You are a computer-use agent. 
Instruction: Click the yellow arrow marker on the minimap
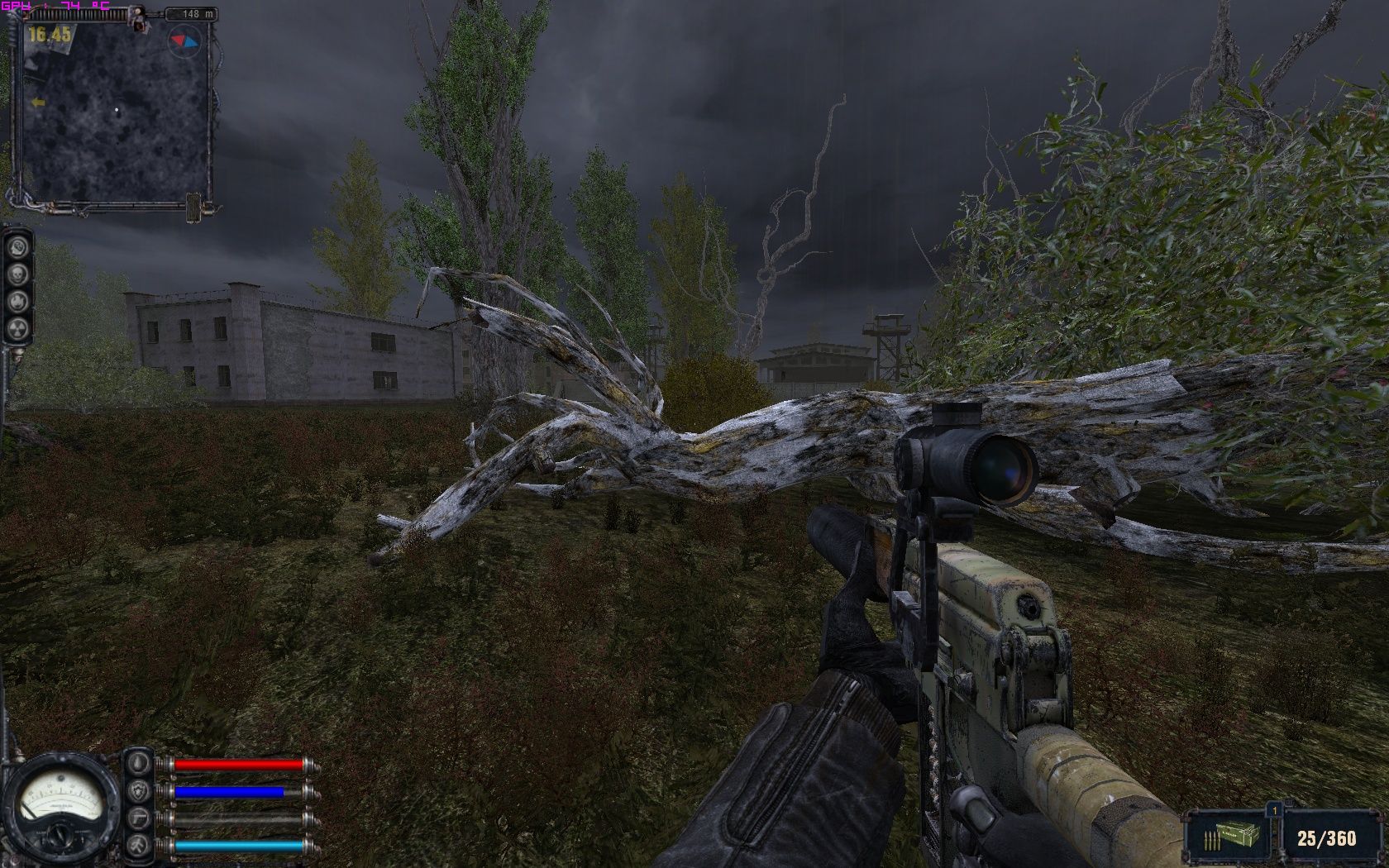37,103
